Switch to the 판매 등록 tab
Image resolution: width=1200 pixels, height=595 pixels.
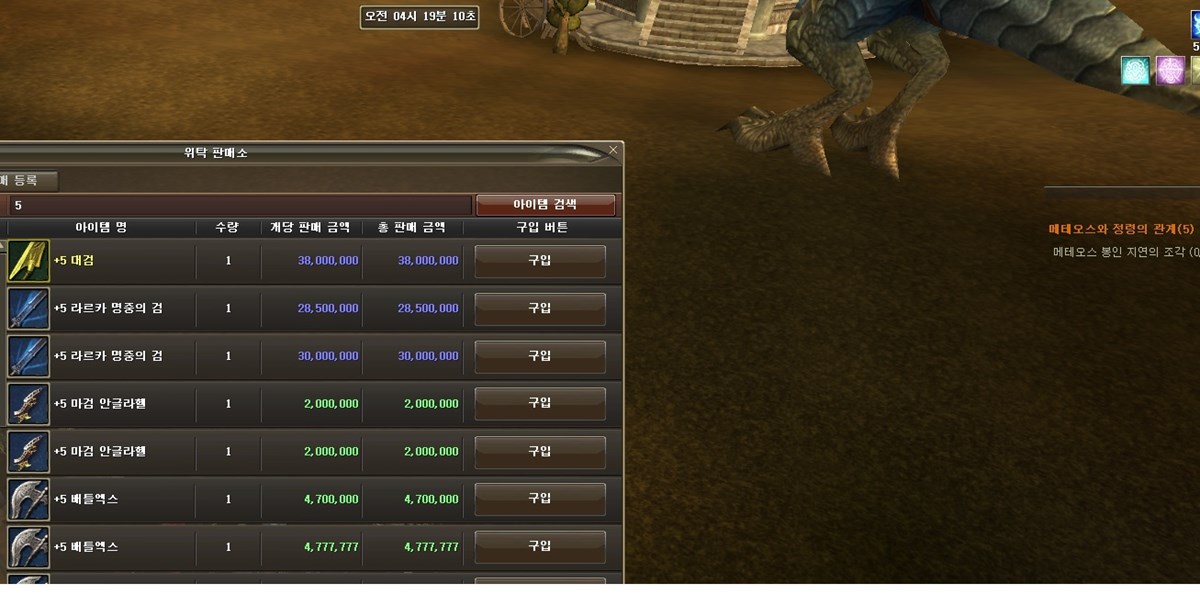point(27,181)
